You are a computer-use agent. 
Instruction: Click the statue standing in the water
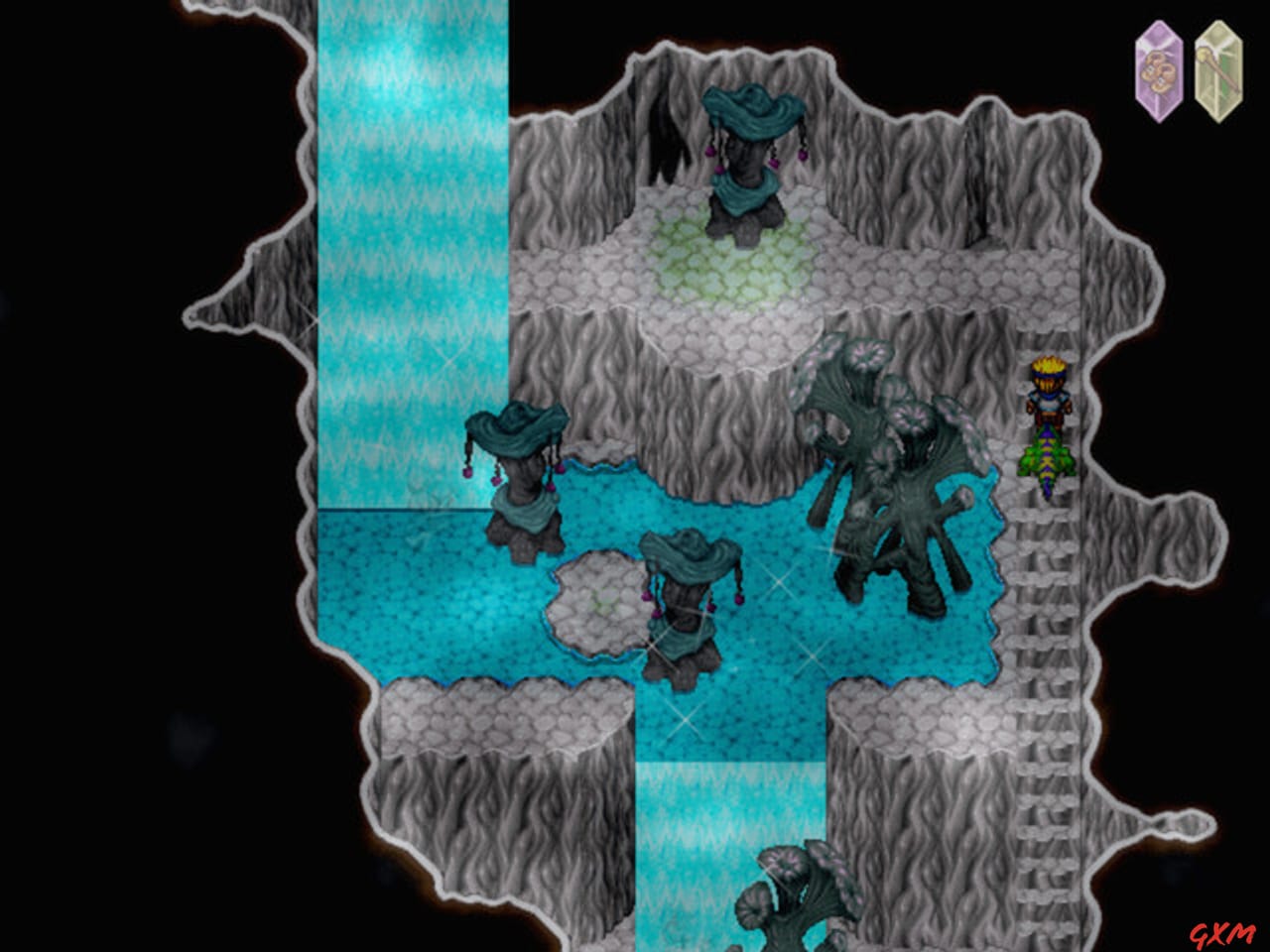tap(516, 476)
